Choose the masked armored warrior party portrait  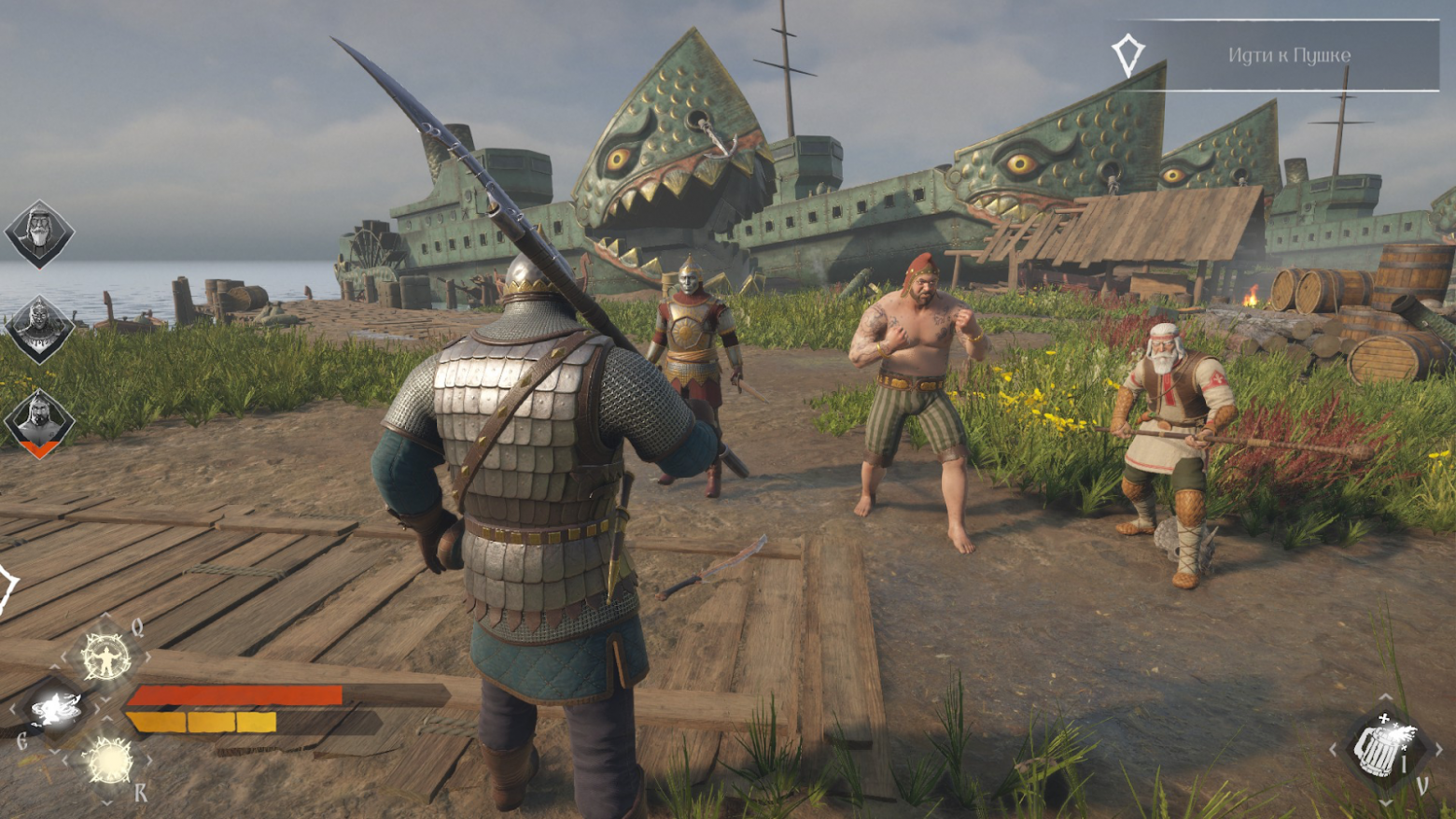click(x=39, y=328)
